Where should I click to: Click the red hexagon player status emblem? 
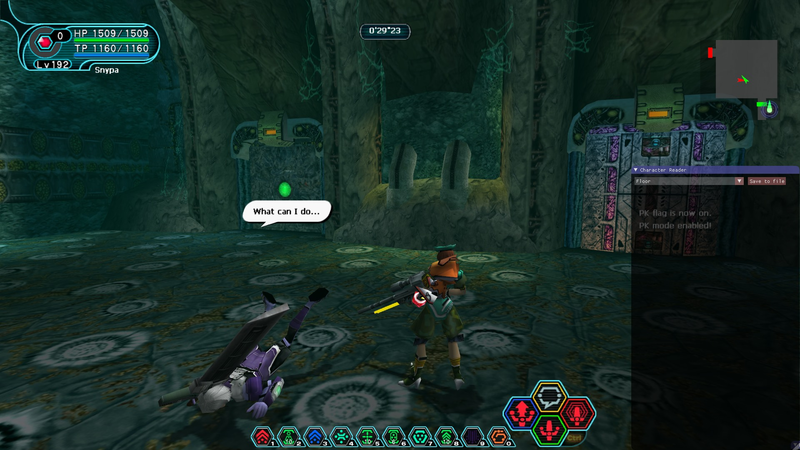[45, 43]
